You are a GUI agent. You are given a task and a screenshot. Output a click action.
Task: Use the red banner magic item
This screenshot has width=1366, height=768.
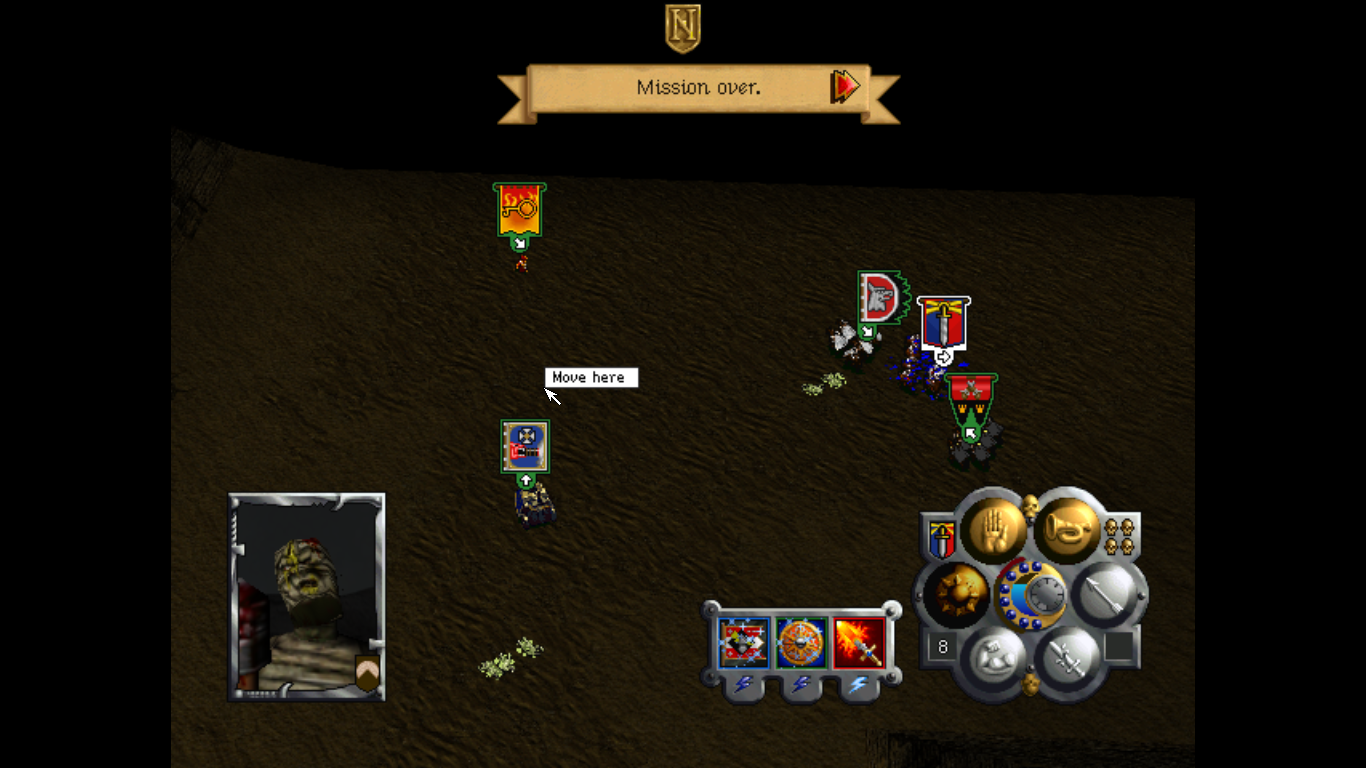click(x=744, y=643)
